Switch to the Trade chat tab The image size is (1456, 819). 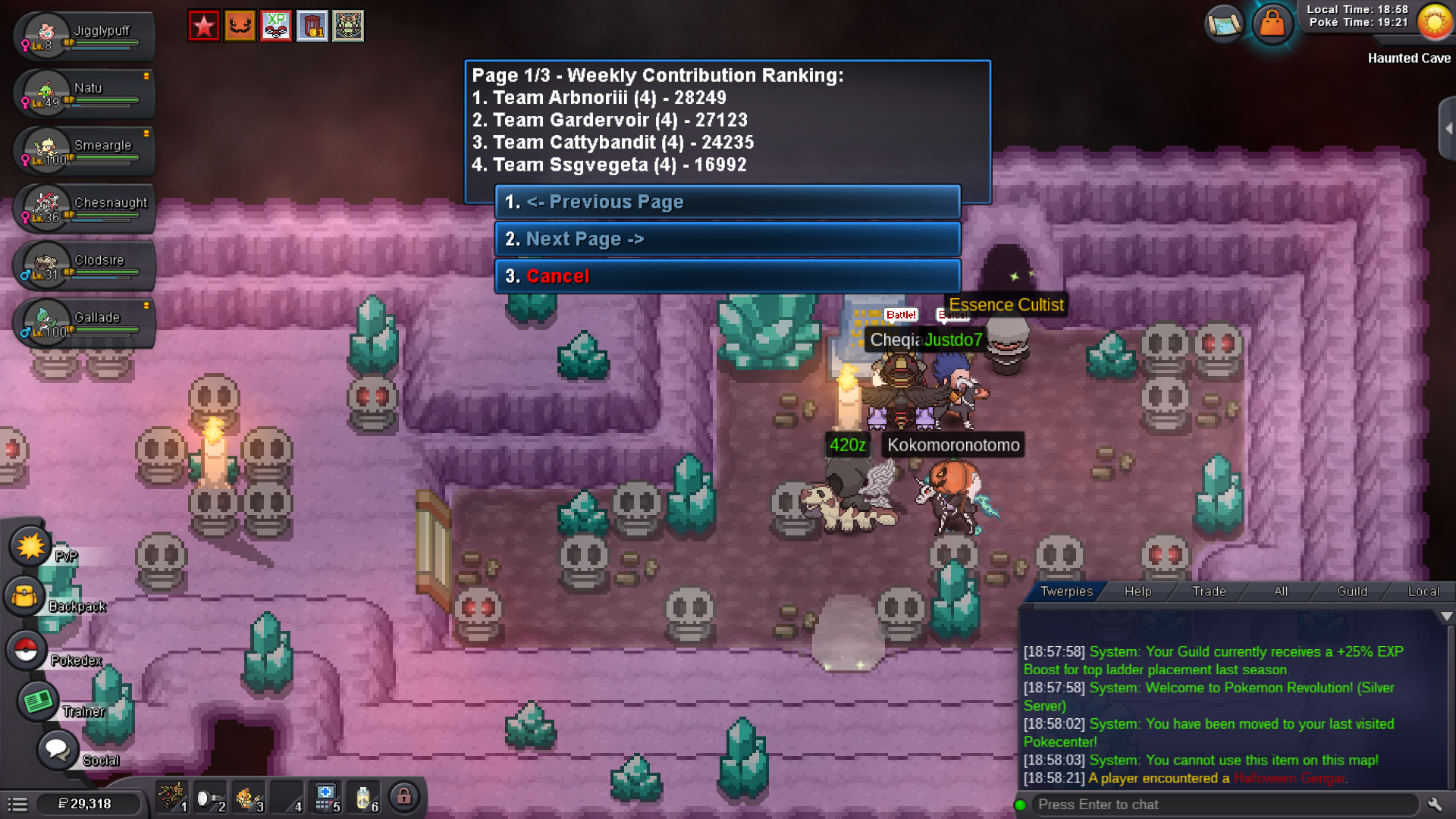pyautogui.click(x=1209, y=591)
